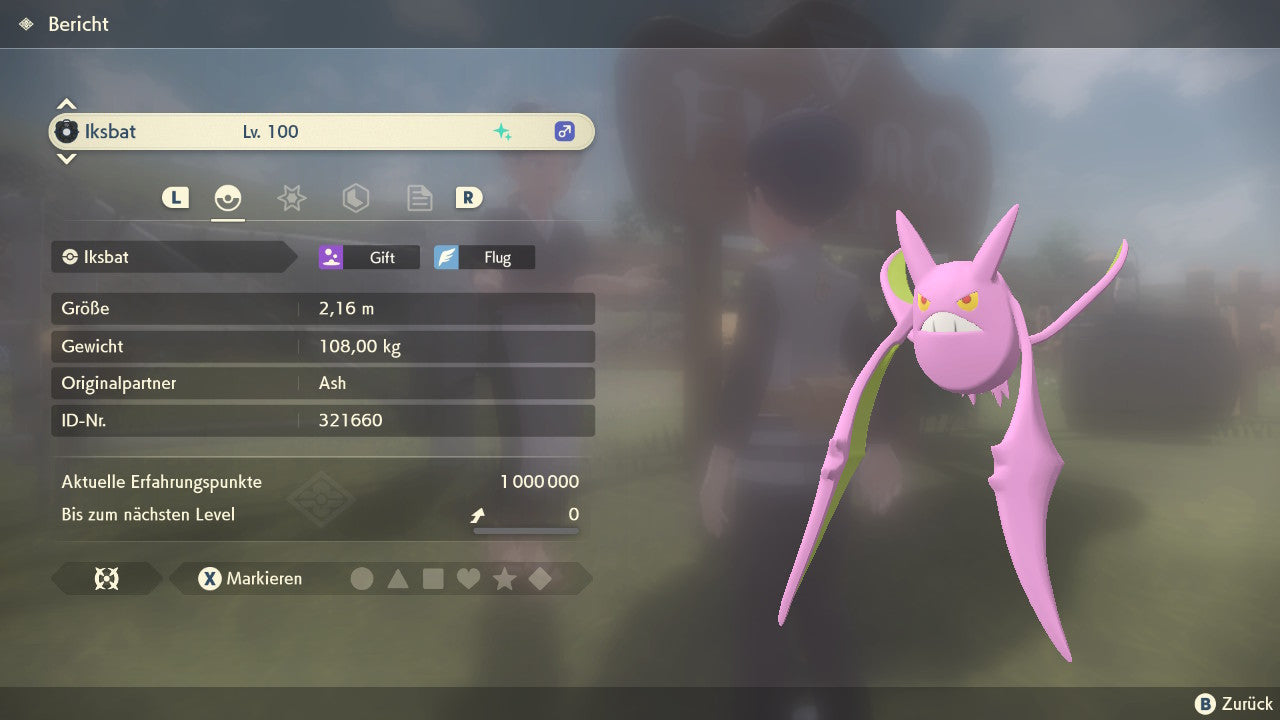
Task: Switch to the star-shaped stats tab
Action: pos(291,198)
